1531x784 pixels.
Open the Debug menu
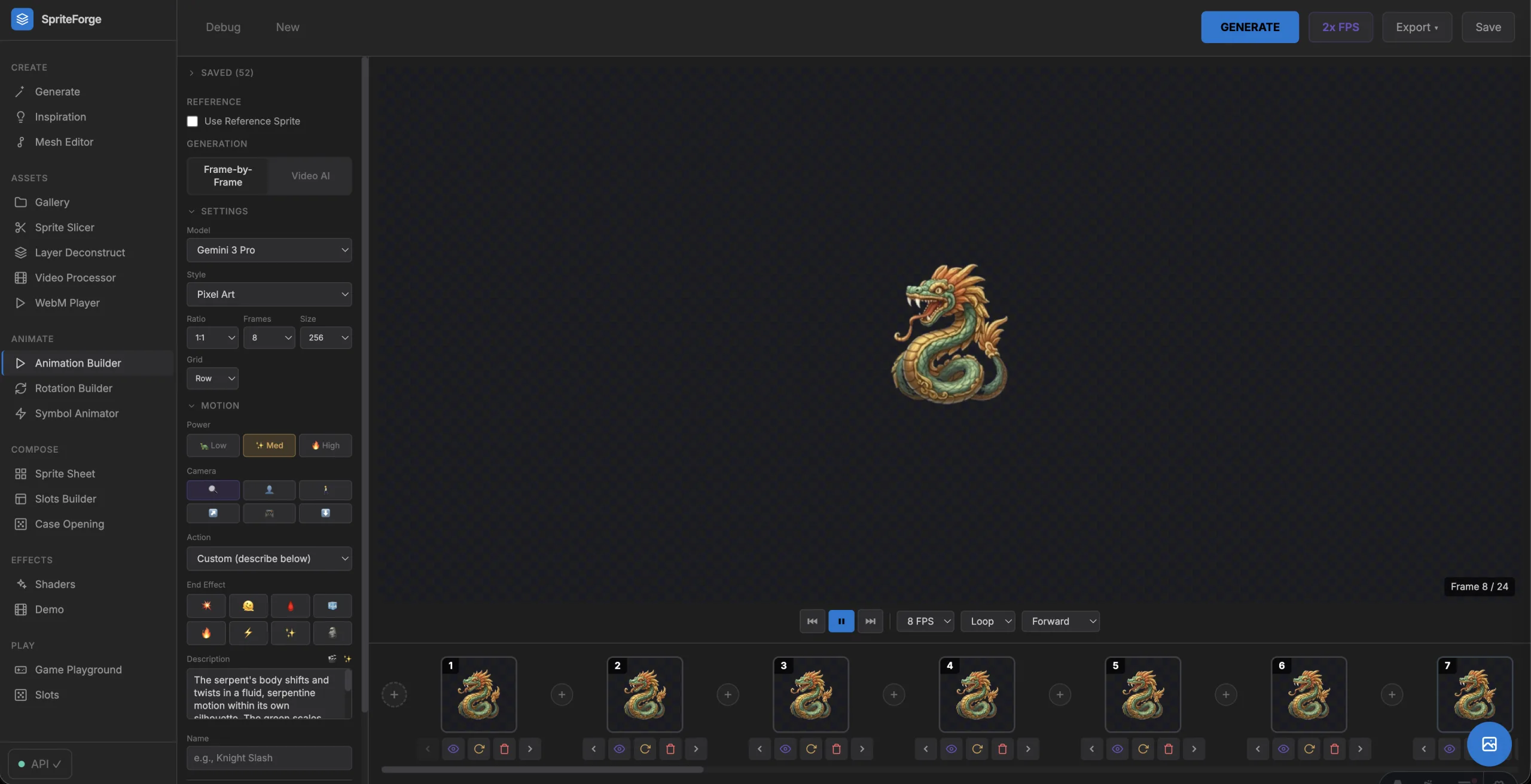[x=223, y=27]
